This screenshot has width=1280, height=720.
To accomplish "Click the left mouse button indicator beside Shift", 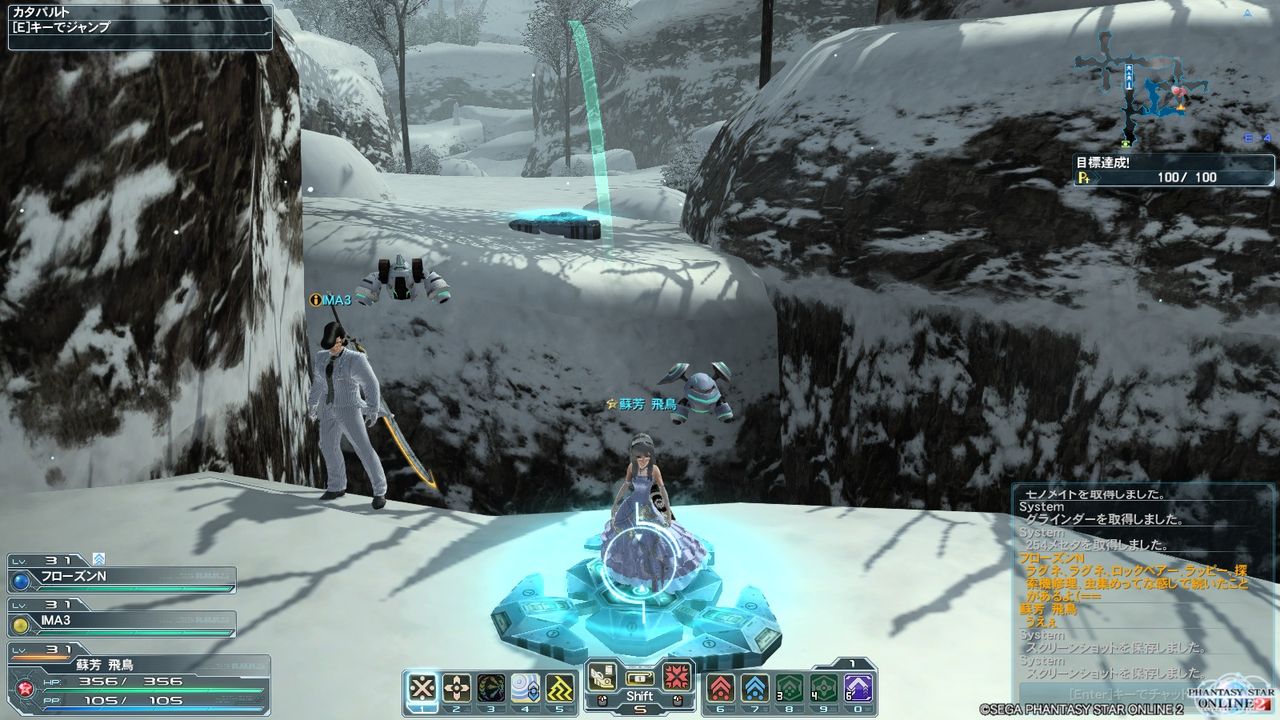I will pyautogui.click(x=602, y=700).
